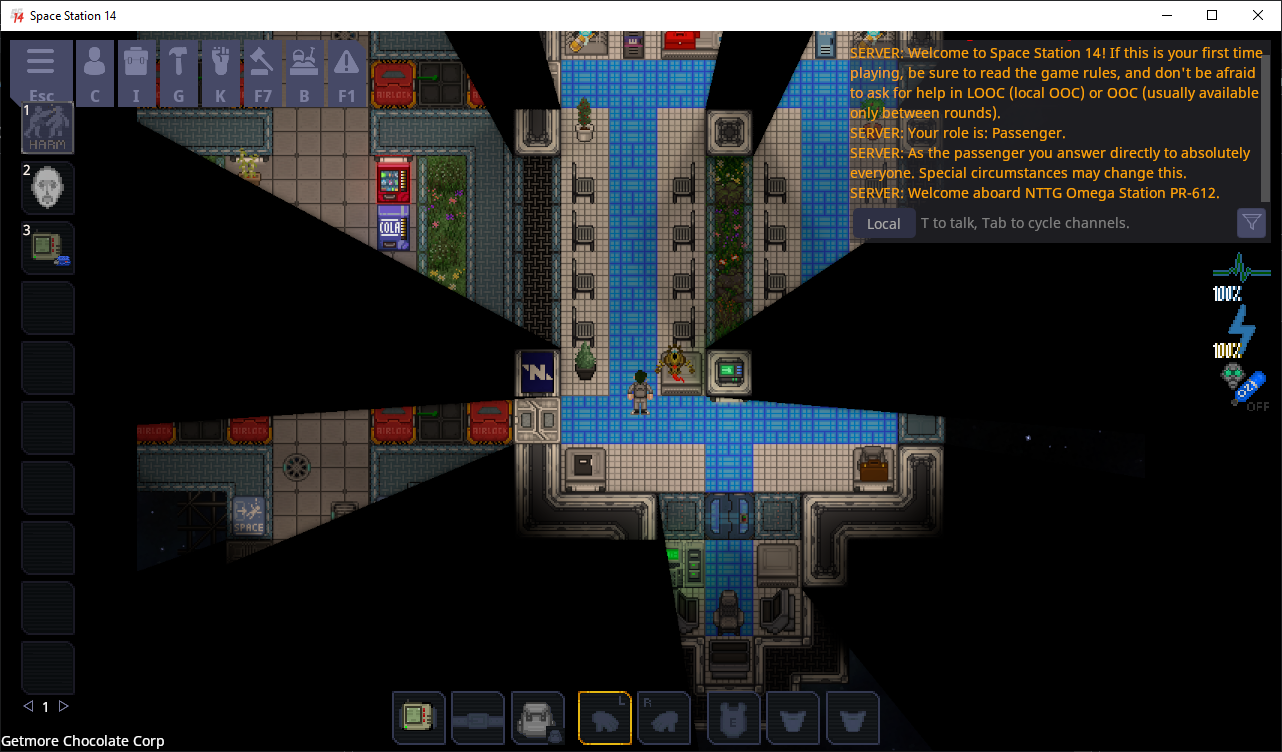This screenshot has width=1282, height=752.
Task: Open the inventory briefcase icon labeled I
Action: tap(137, 62)
